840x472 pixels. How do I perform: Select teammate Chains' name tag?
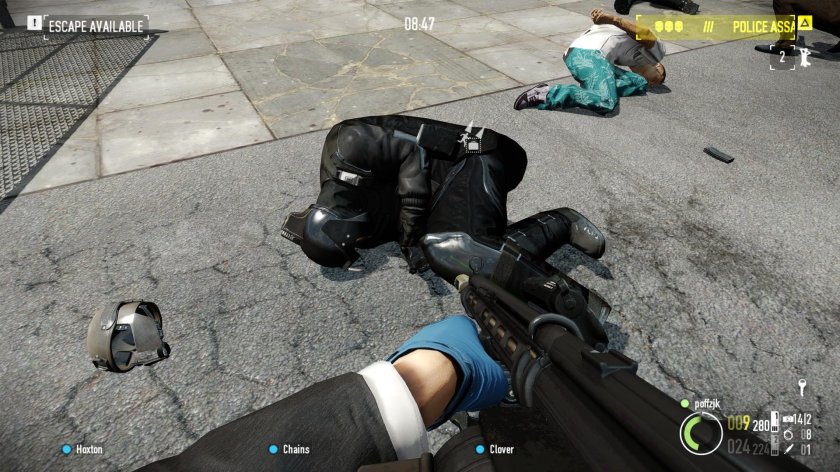(295, 450)
